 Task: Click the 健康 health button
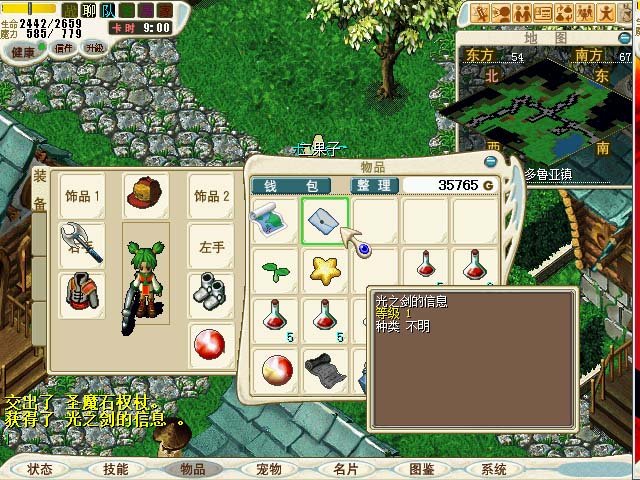(x=22, y=49)
